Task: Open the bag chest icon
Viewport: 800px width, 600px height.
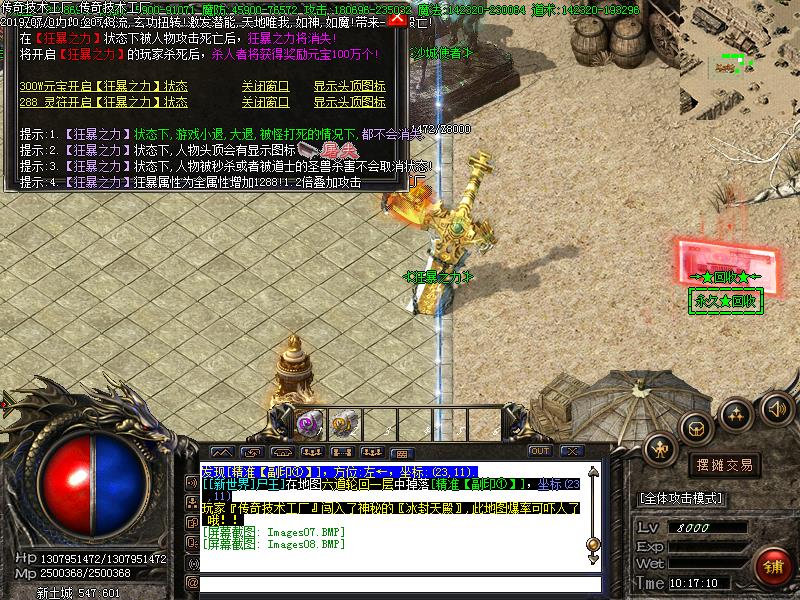Action: coord(695,428)
